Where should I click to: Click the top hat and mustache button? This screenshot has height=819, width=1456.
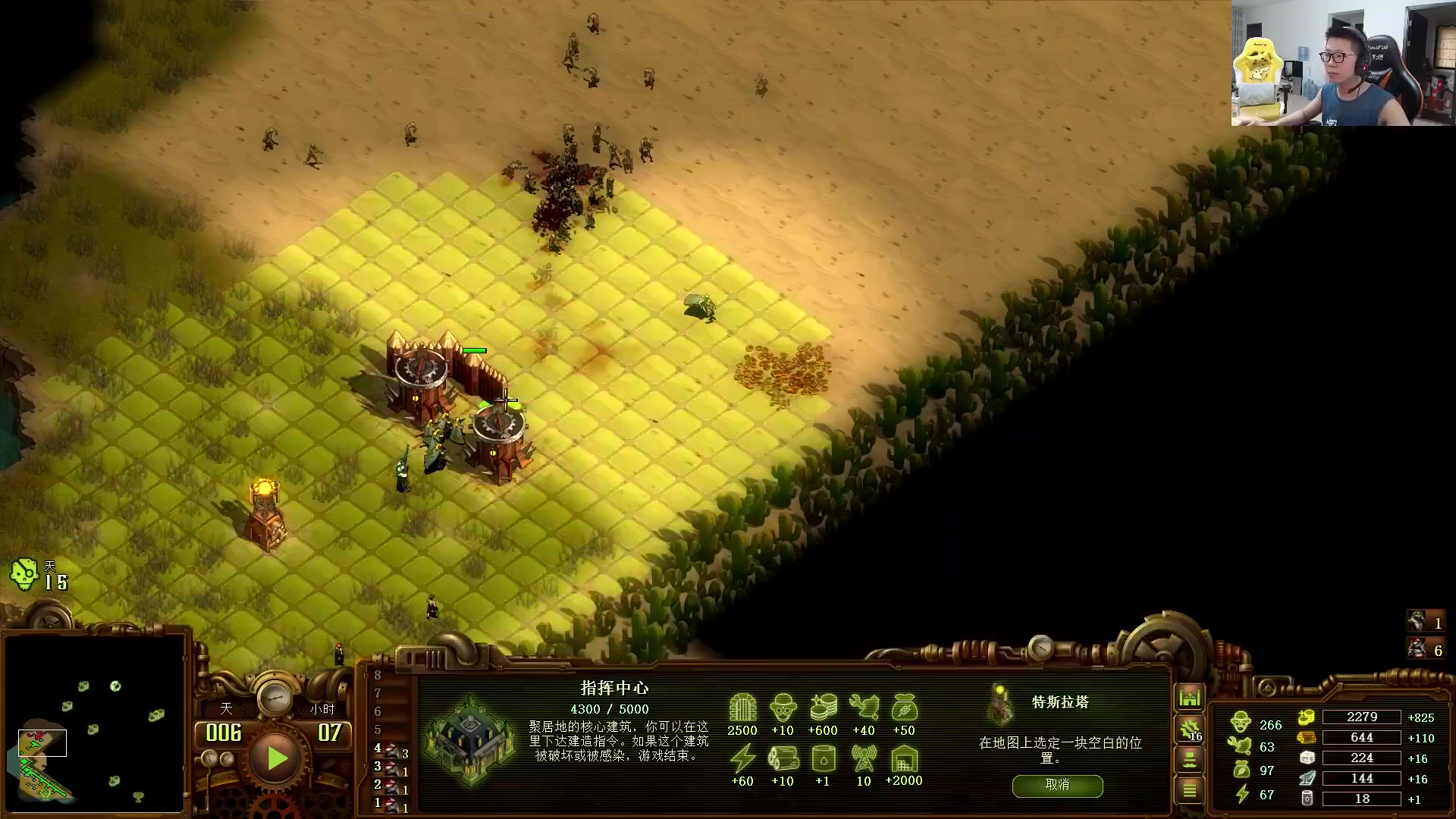click(x=1189, y=759)
